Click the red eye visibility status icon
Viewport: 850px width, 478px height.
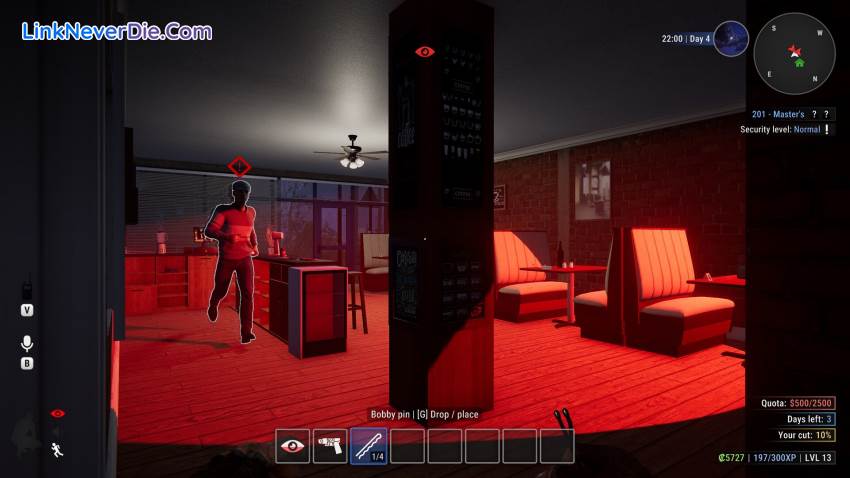tap(57, 413)
